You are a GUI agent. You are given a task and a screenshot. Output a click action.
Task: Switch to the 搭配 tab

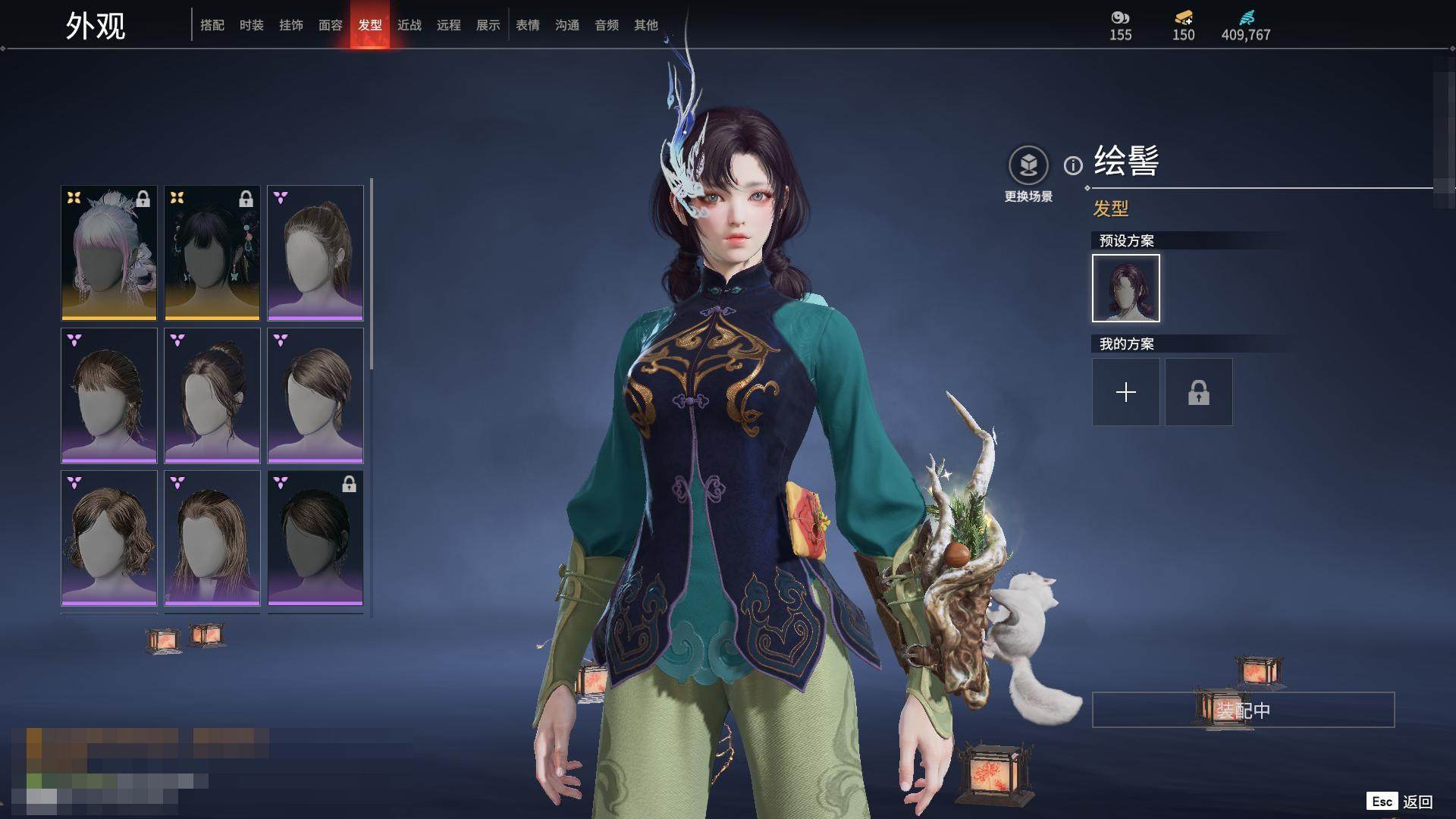[212, 25]
